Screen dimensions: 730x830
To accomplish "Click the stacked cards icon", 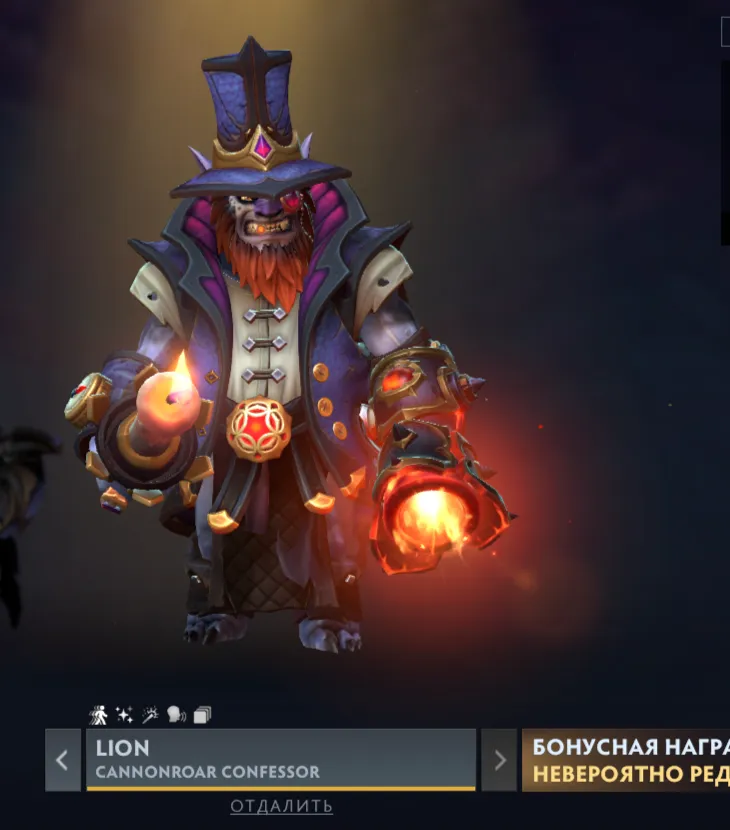I will (202, 715).
